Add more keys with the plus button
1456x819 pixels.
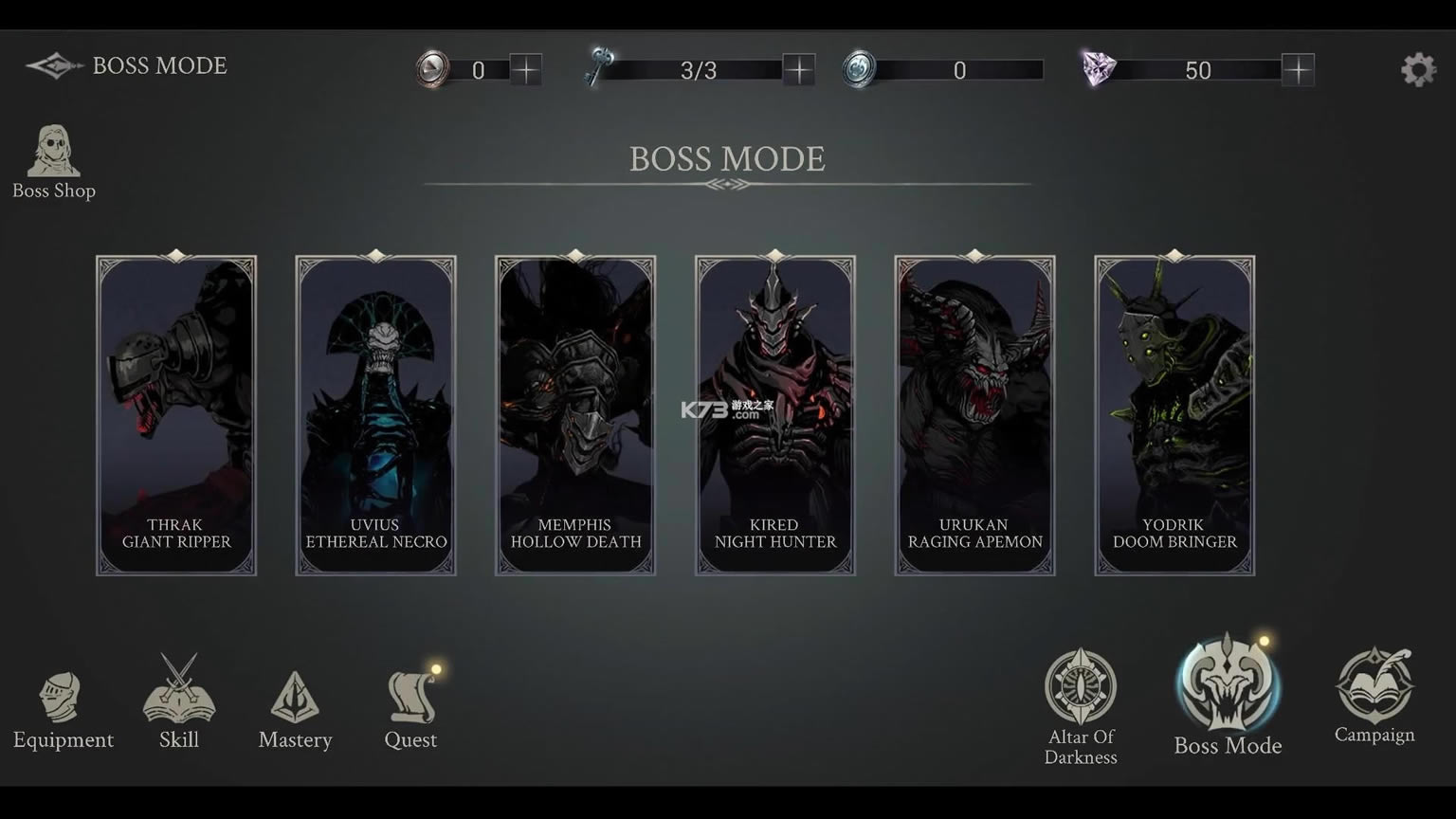pos(799,69)
